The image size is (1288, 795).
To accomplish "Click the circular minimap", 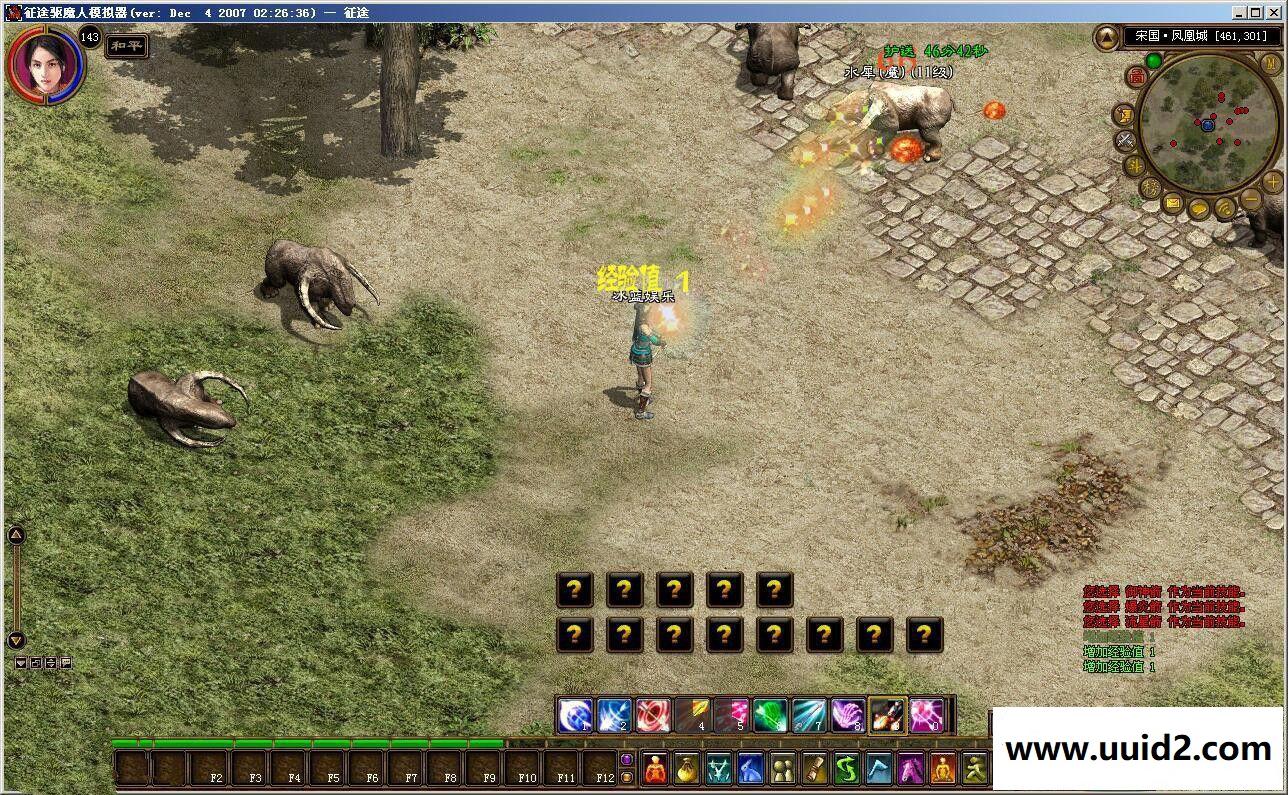I will tap(1208, 124).
